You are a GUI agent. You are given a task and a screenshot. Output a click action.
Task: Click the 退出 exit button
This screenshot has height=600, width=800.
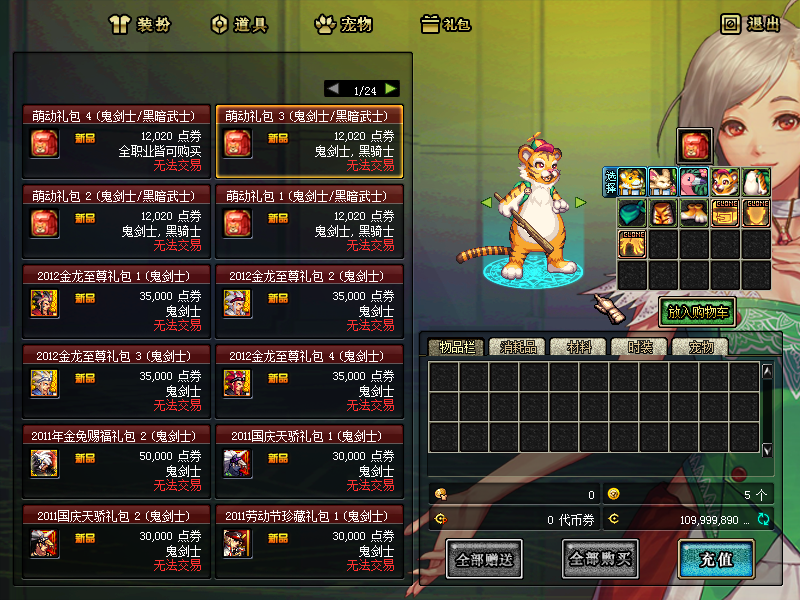751,24
